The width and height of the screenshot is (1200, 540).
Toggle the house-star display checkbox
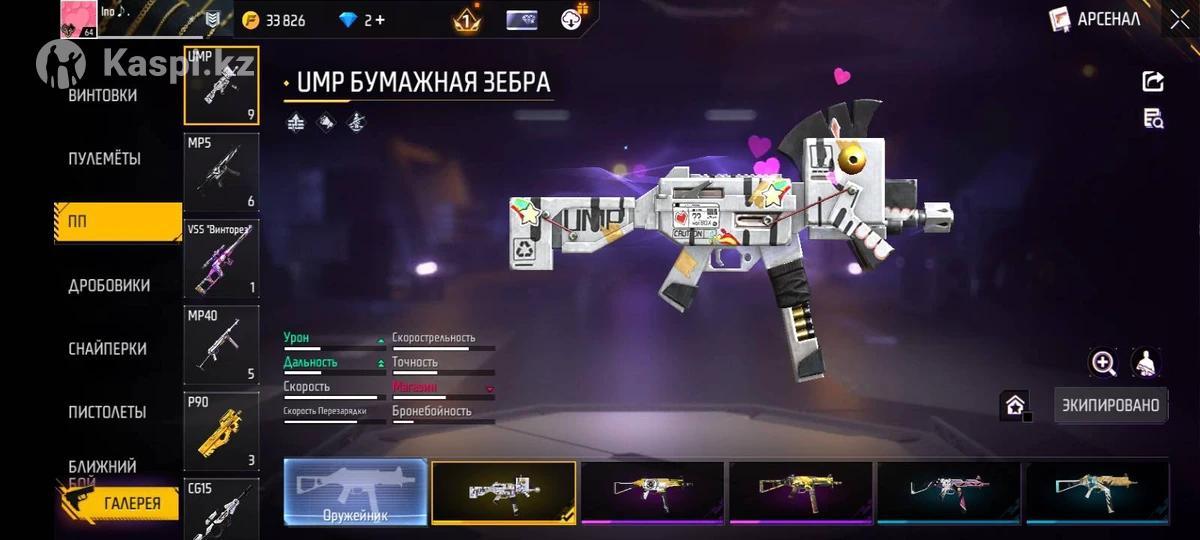(1015, 405)
